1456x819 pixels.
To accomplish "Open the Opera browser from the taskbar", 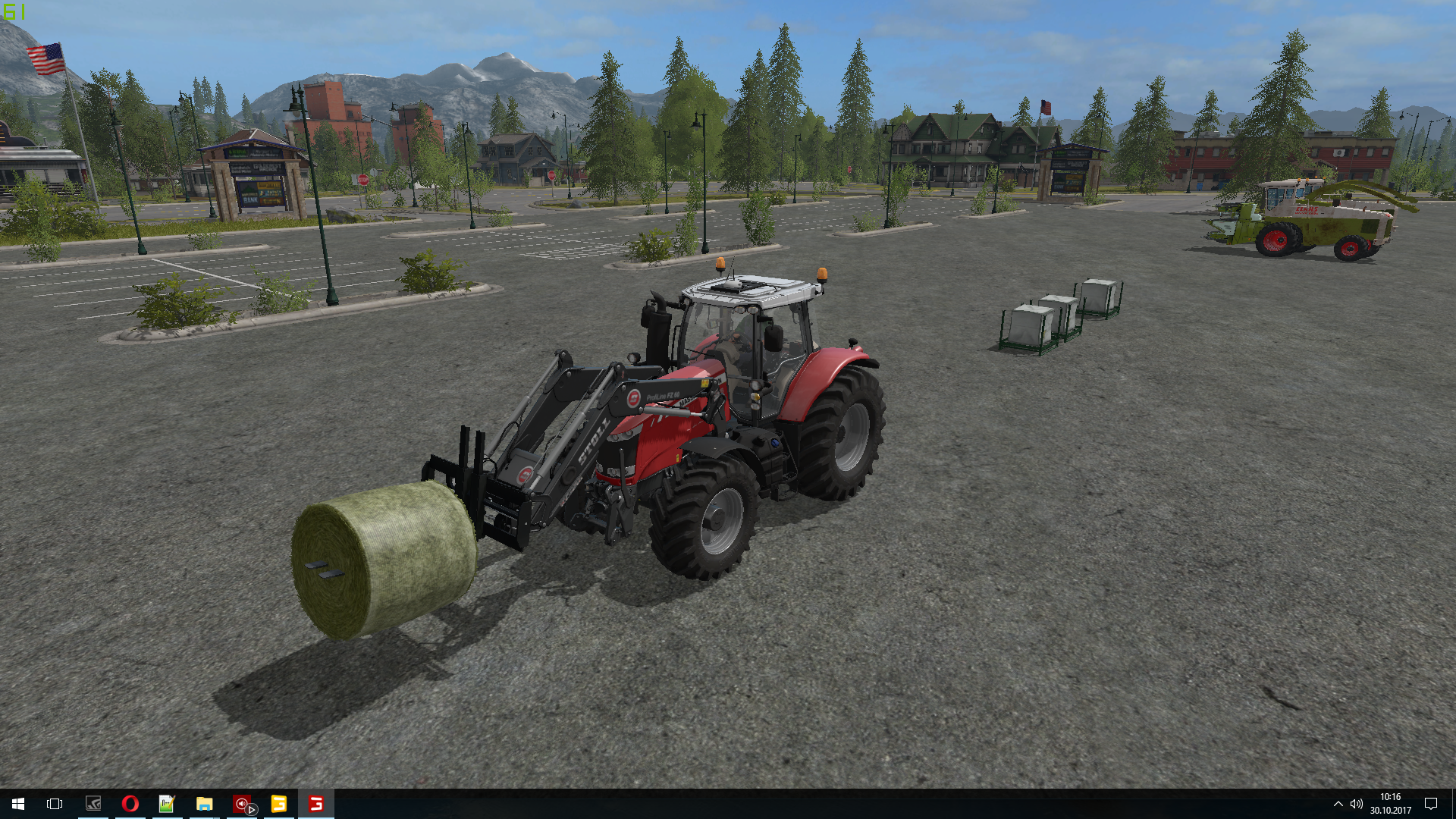I will [130, 804].
